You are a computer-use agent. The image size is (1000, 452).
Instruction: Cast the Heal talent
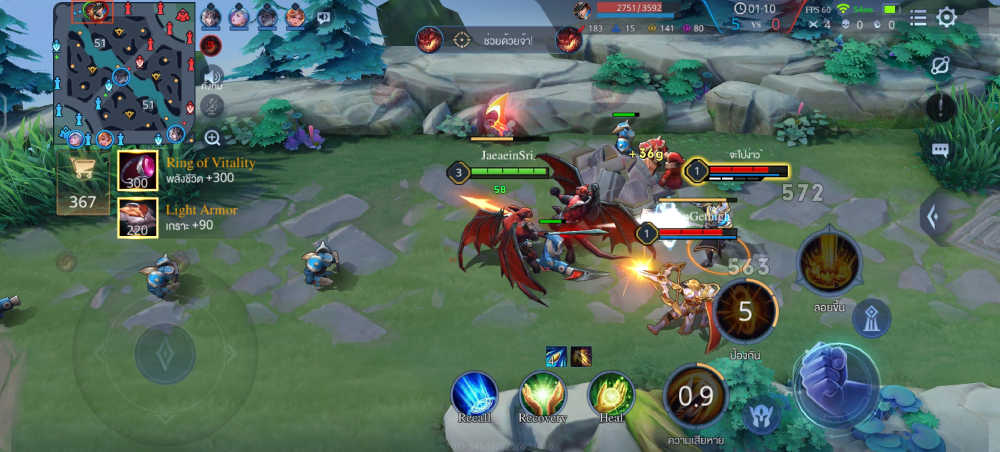coord(610,395)
